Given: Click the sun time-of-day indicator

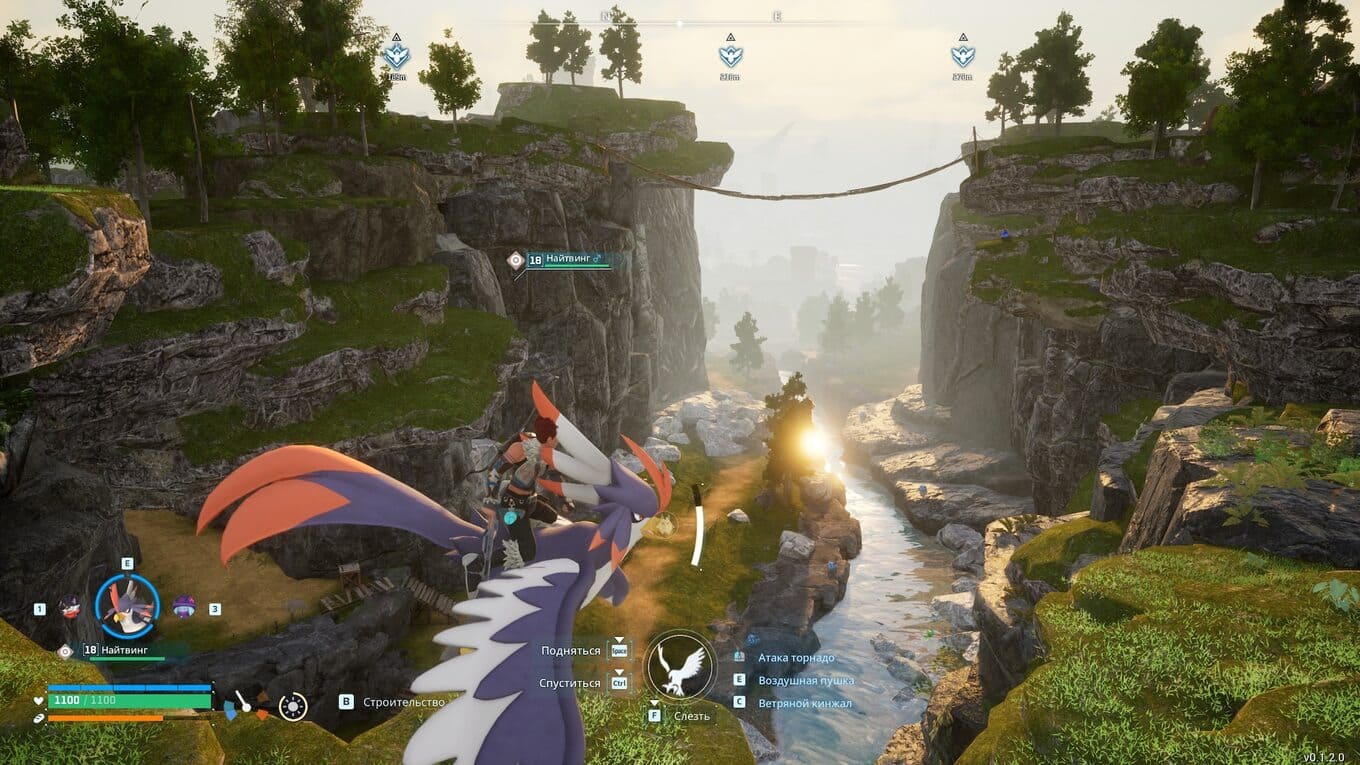Looking at the screenshot, I should [293, 706].
